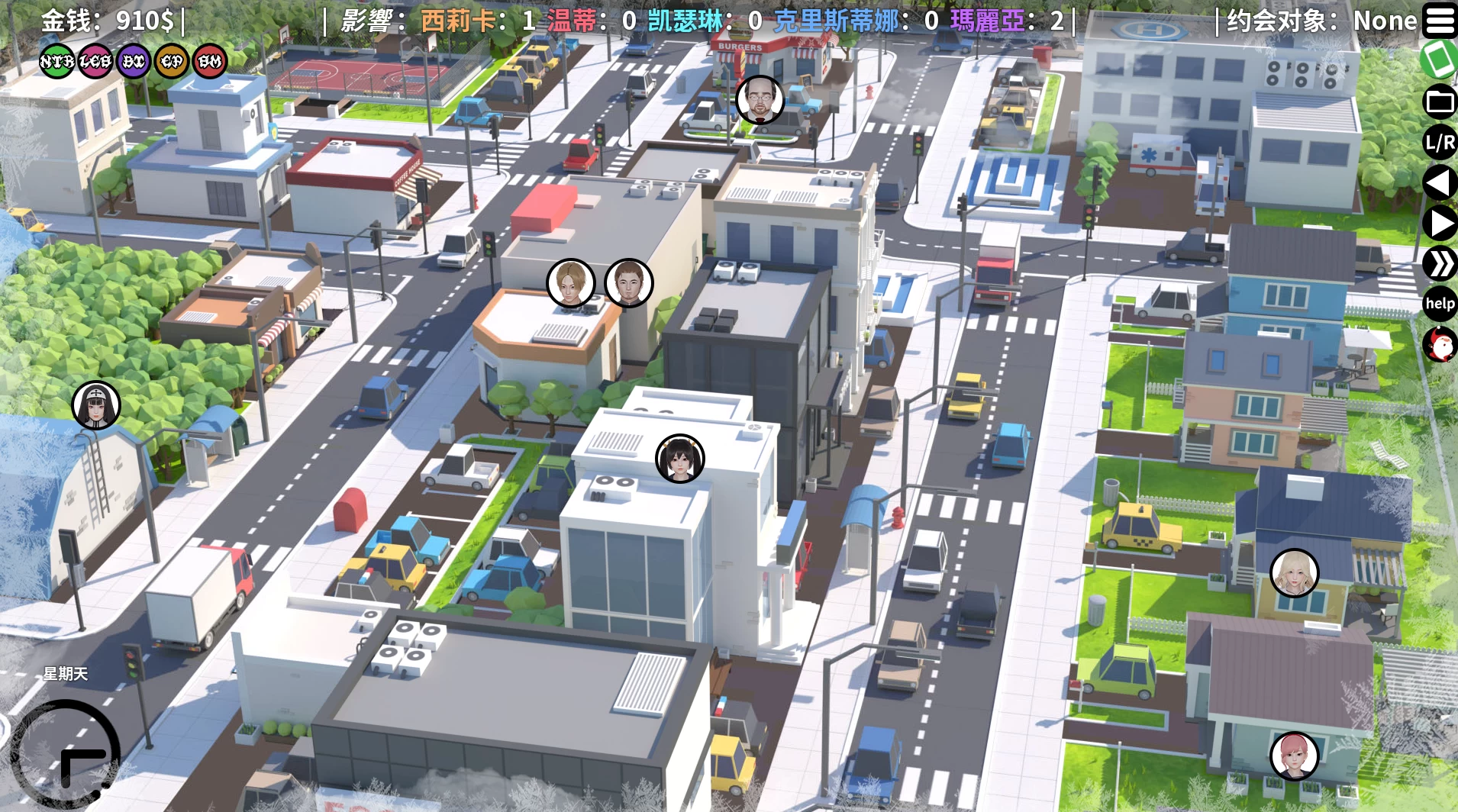Toggle the green NTR badge

click(x=57, y=61)
